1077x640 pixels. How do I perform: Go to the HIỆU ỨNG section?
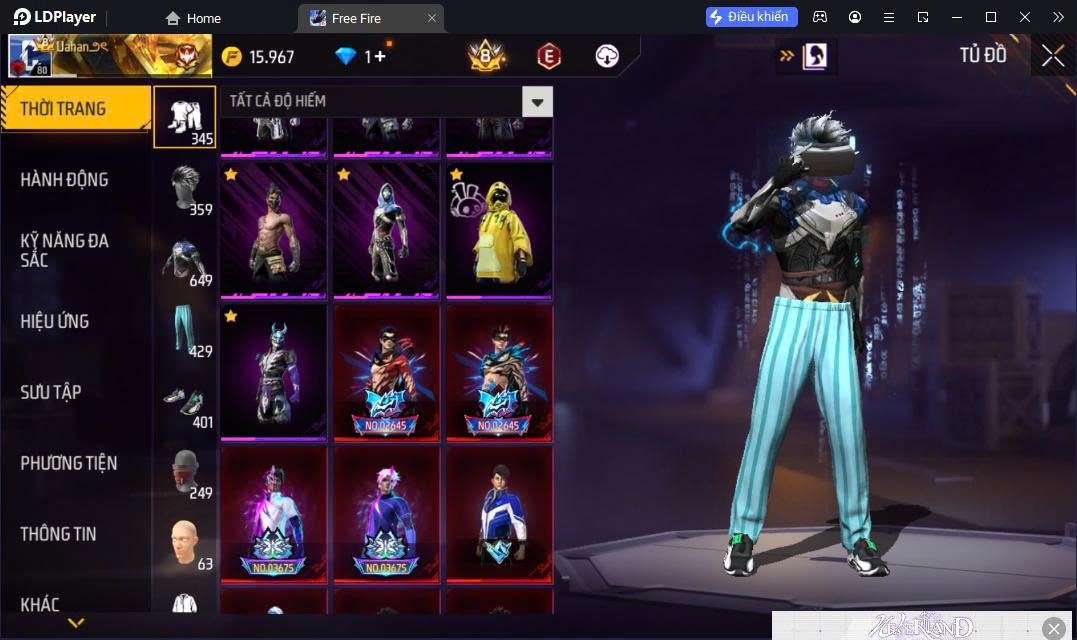click(55, 321)
